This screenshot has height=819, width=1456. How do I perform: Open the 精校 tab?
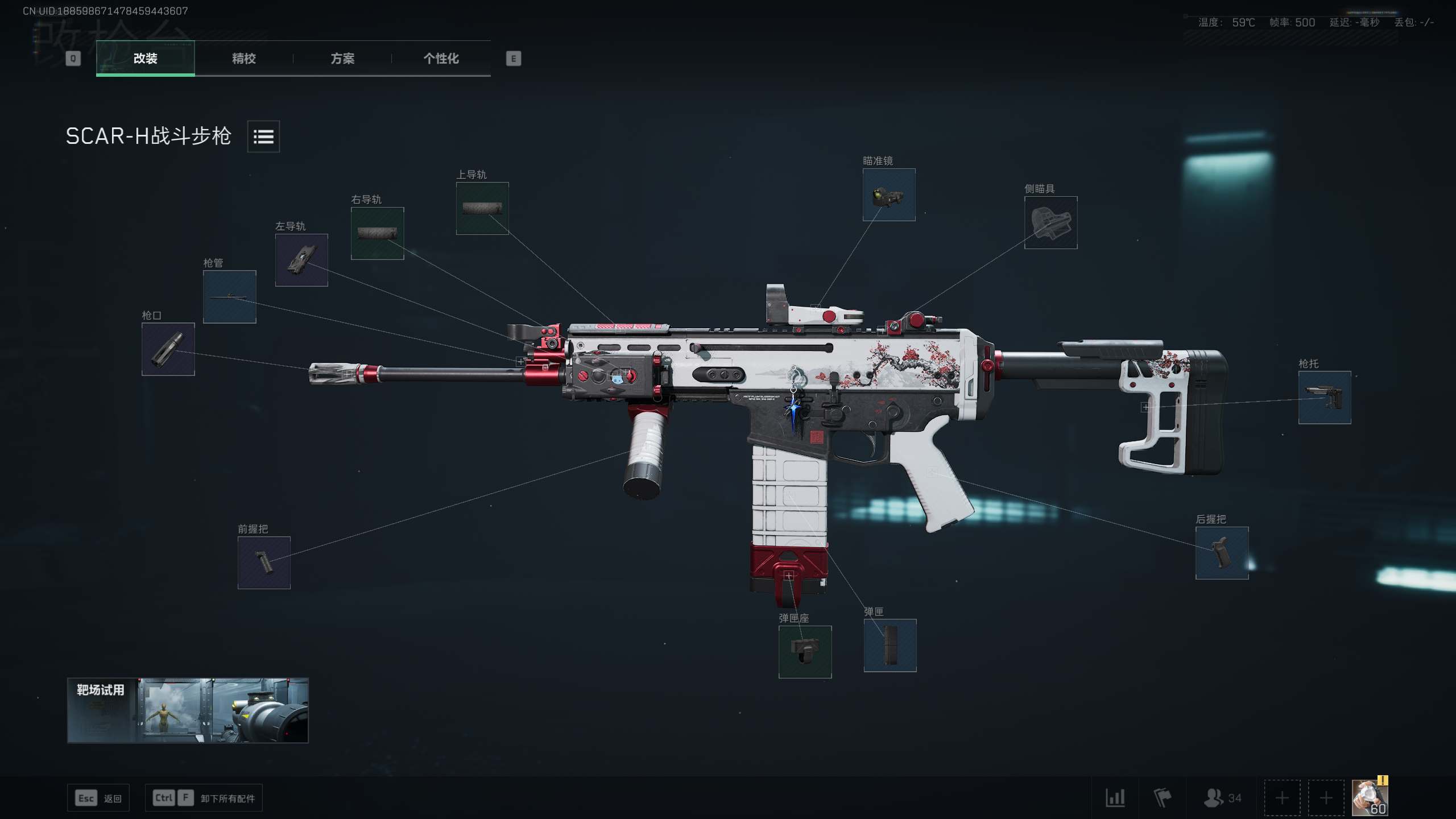click(x=243, y=58)
